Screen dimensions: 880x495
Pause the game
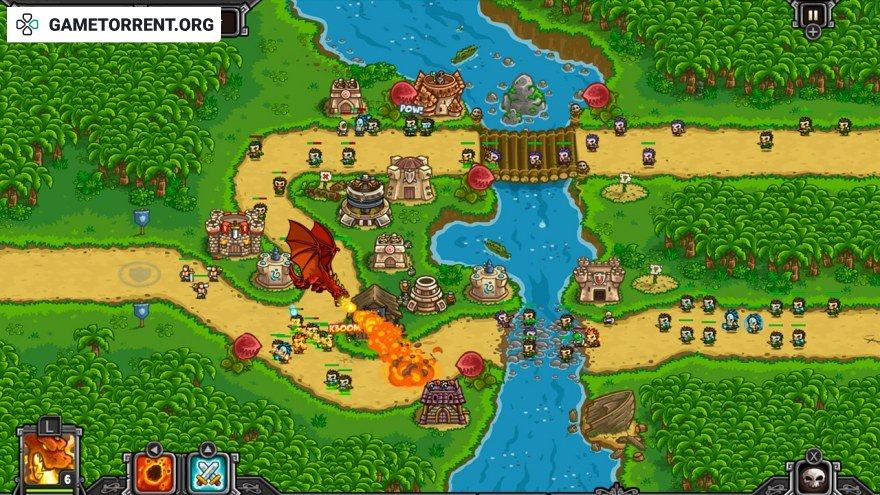pos(812,14)
